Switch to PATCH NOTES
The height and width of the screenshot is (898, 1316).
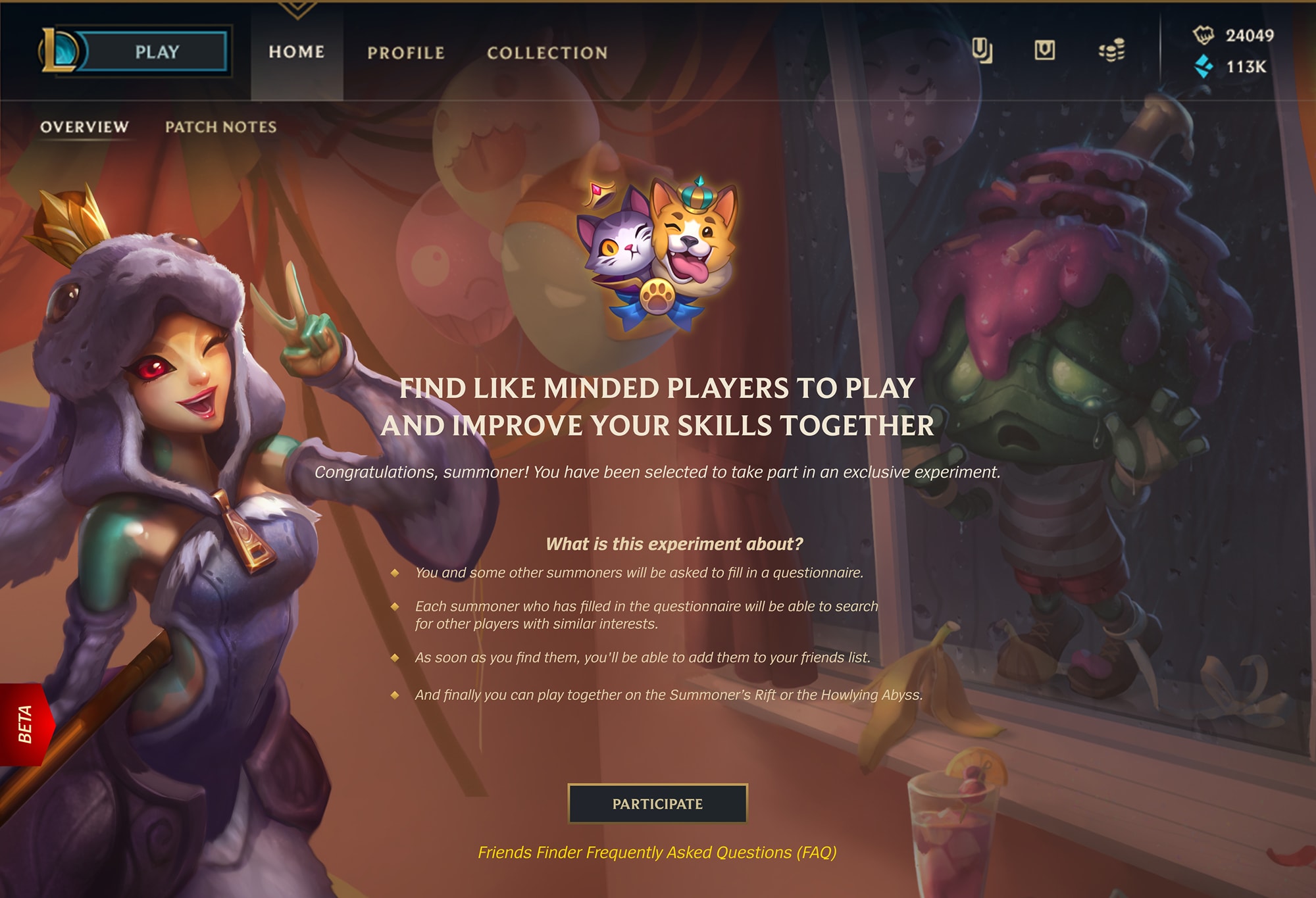[x=220, y=128]
